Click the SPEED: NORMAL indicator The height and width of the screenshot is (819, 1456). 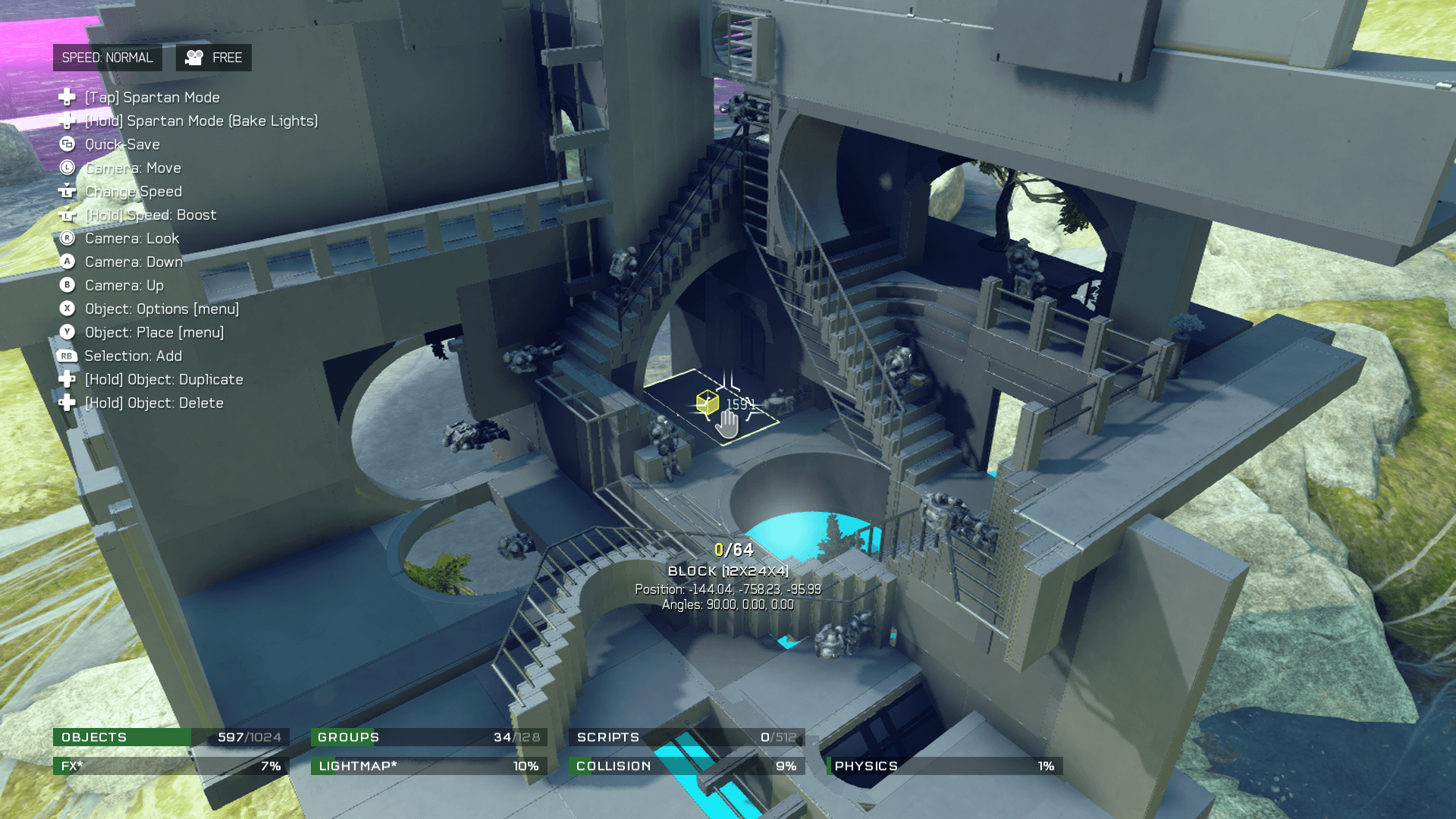pyautogui.click(x=107, y=58)
